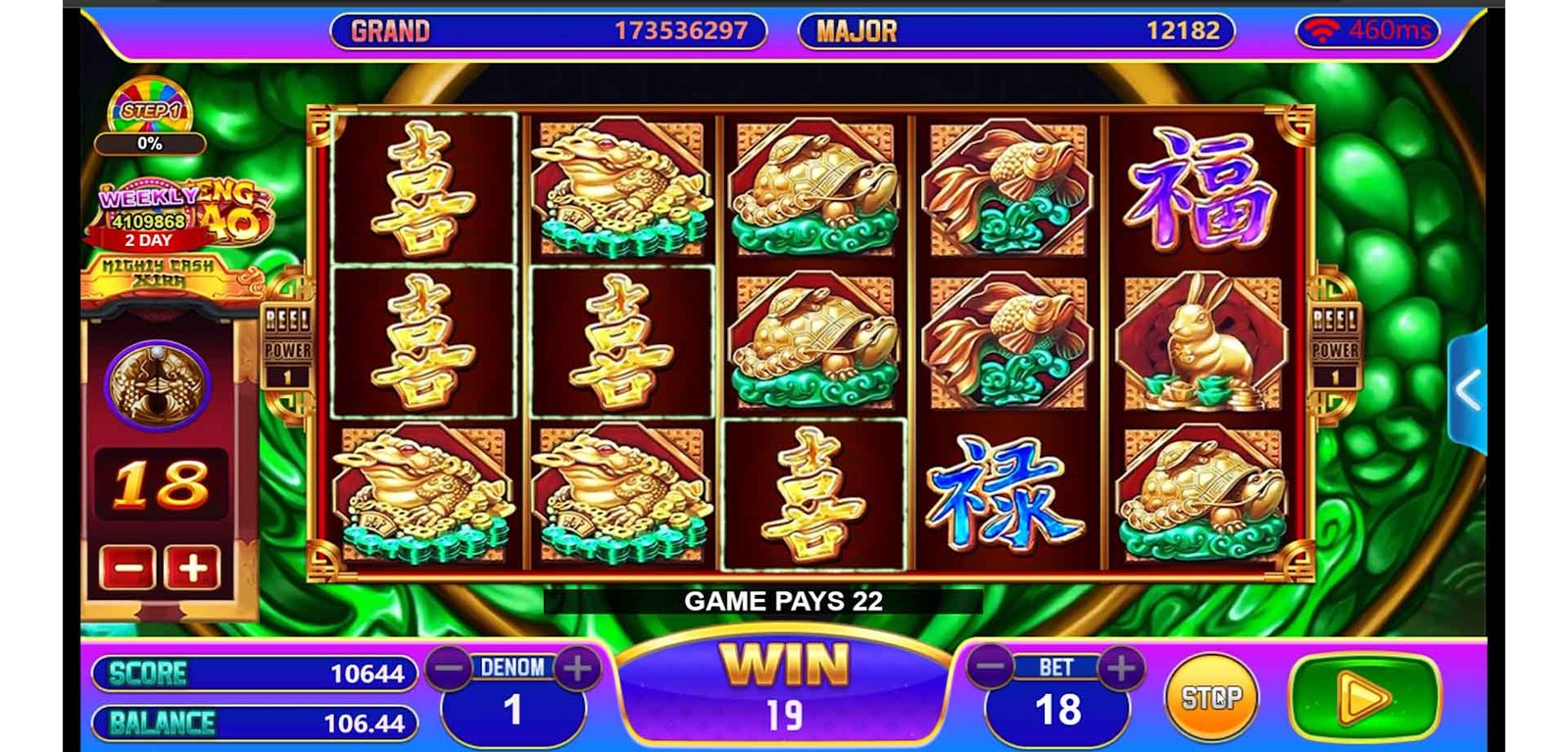Decrease the BET amount with minus

pos(991,668)
